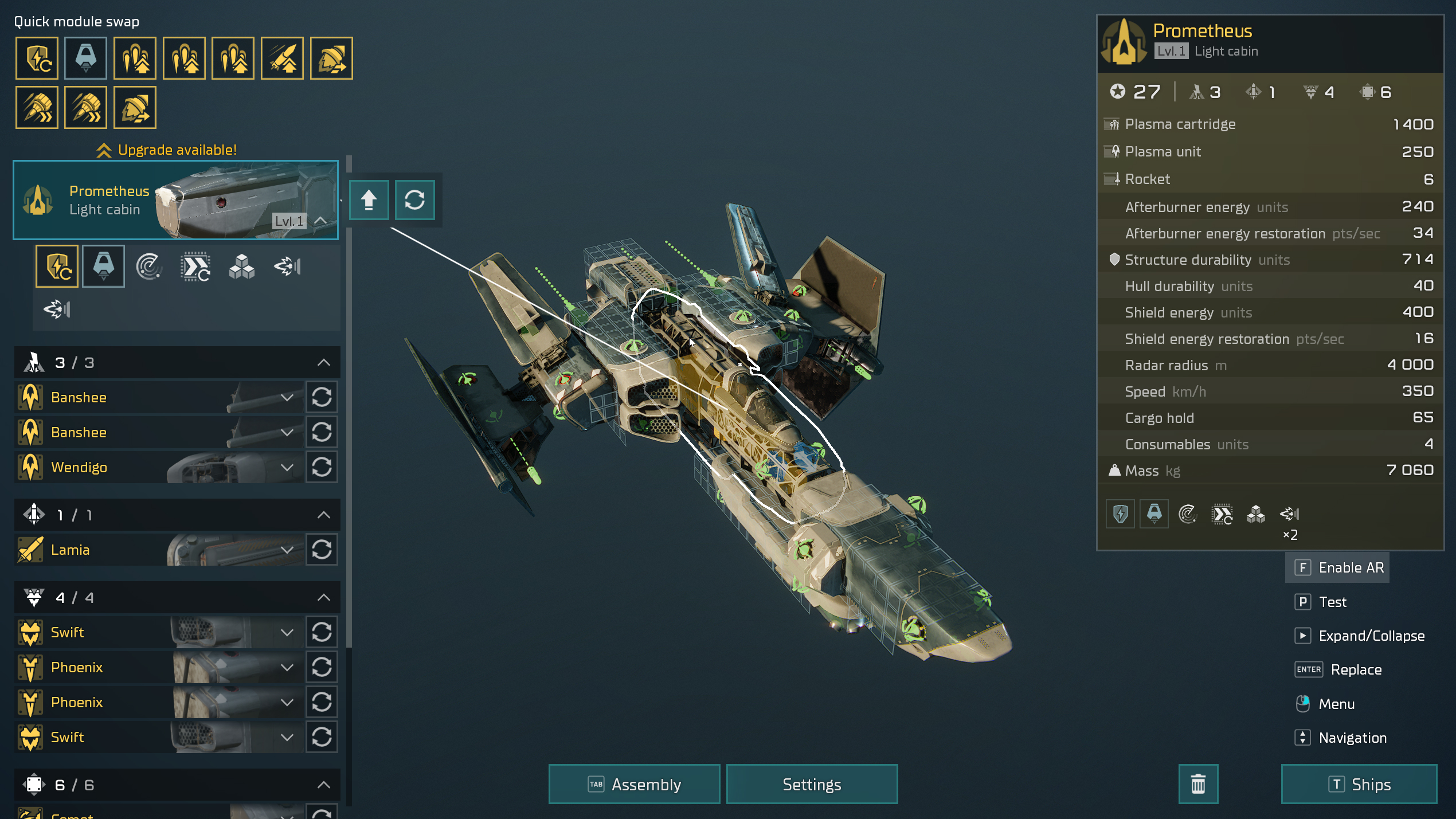Select the rocket icon in quick module swap

[282, 58]
